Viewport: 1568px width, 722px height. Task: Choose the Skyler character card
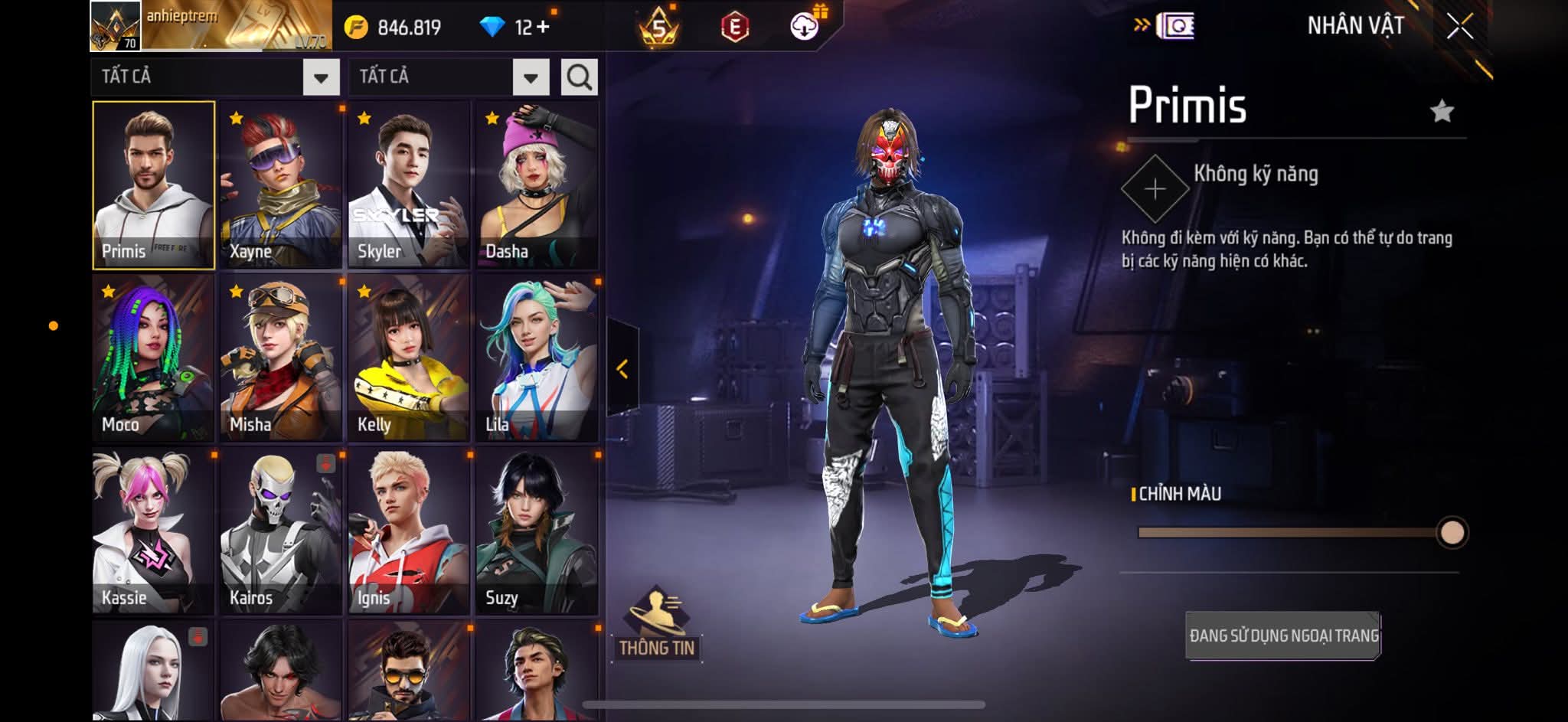coord(409,185)
